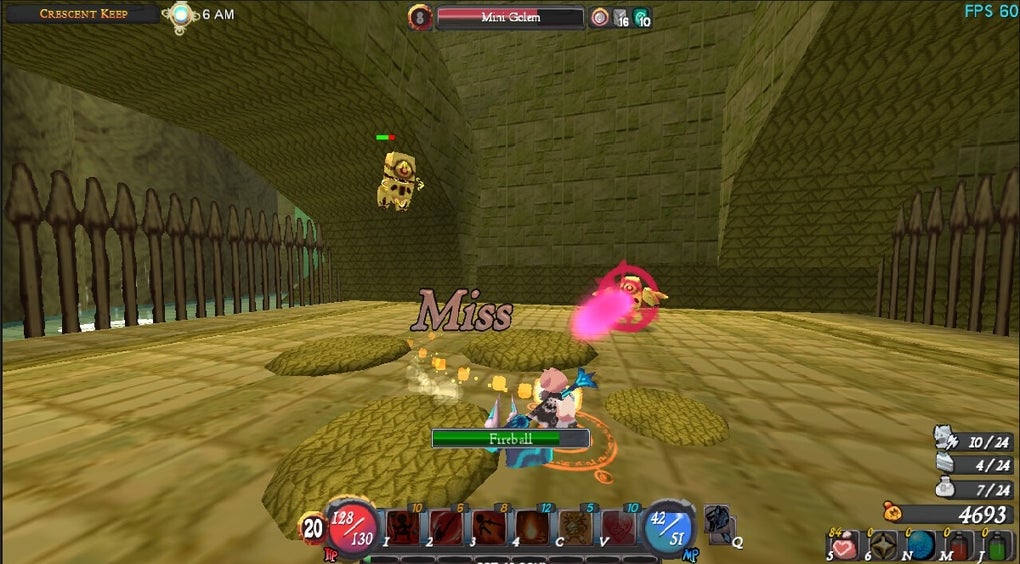Click the day-night clock orb
This screenshot has width=1020, height=564.
tap(181, 15)
